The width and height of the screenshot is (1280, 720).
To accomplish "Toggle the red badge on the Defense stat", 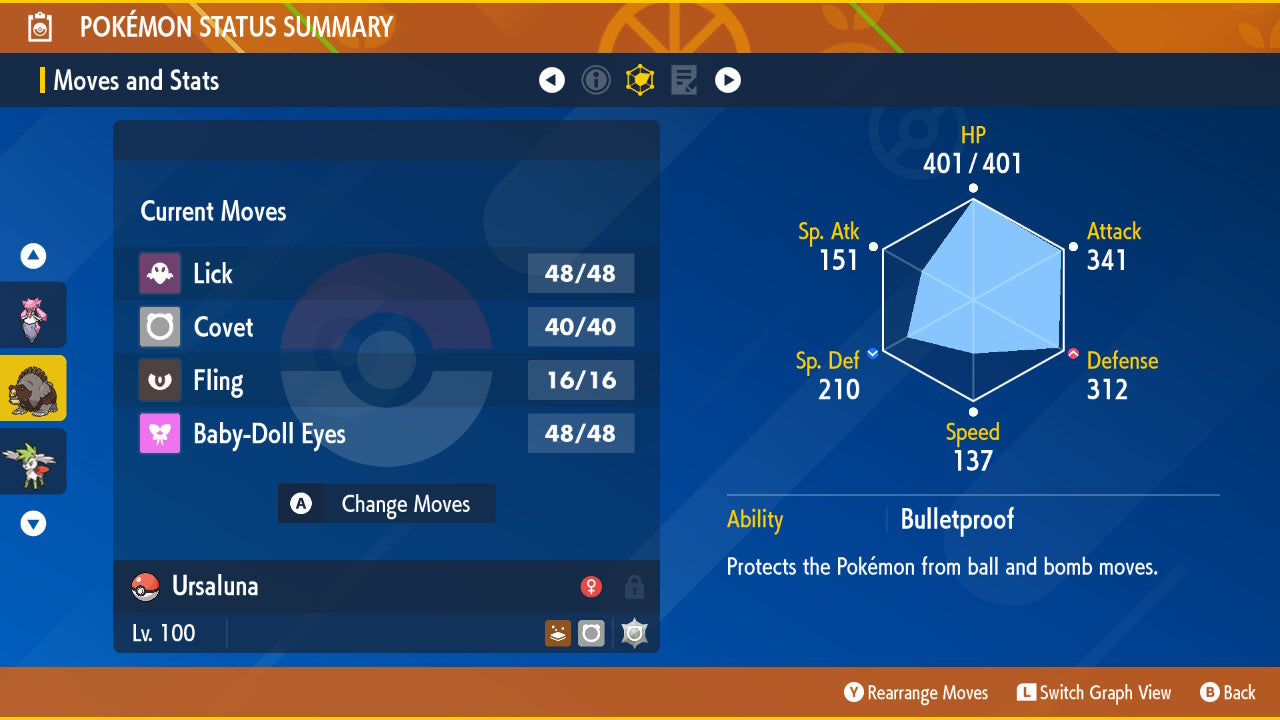I will coord(1074,352).
